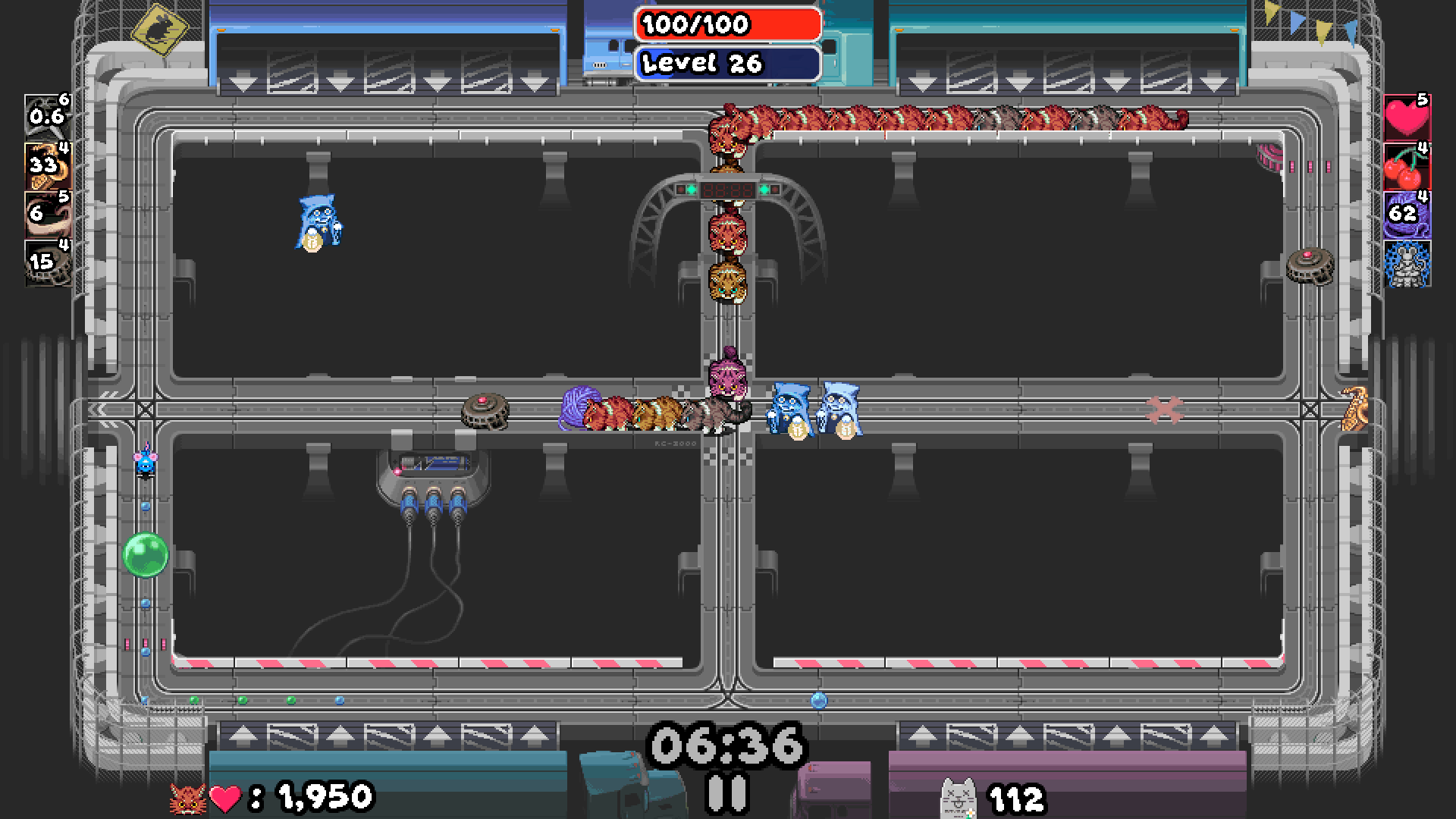
Task: Pause the game with the pause button
Action: 727,792
